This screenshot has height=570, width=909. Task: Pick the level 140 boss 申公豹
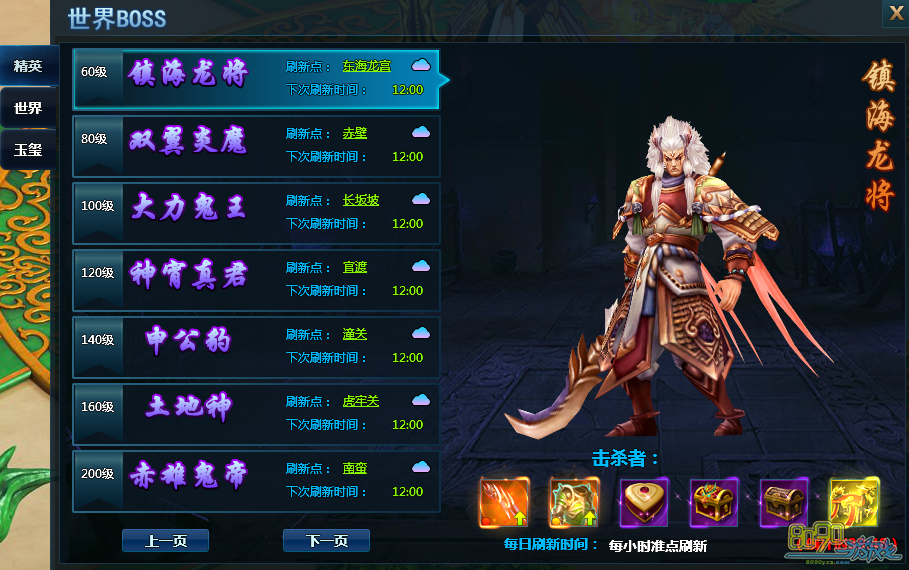[189, 342]
